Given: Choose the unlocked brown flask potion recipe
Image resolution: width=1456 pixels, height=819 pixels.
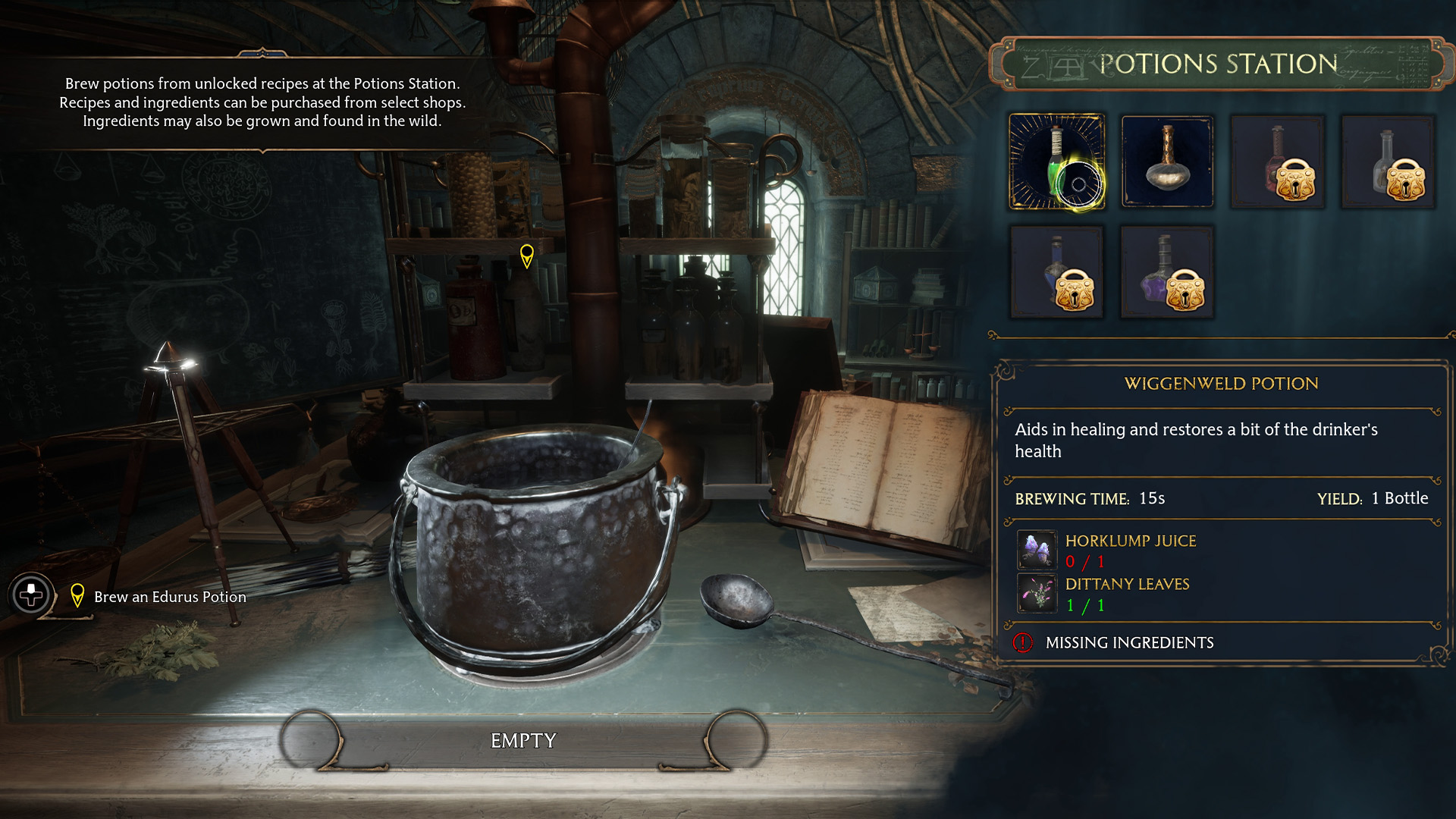Looking at the screenshot, I should click(x=1167, y=162).
